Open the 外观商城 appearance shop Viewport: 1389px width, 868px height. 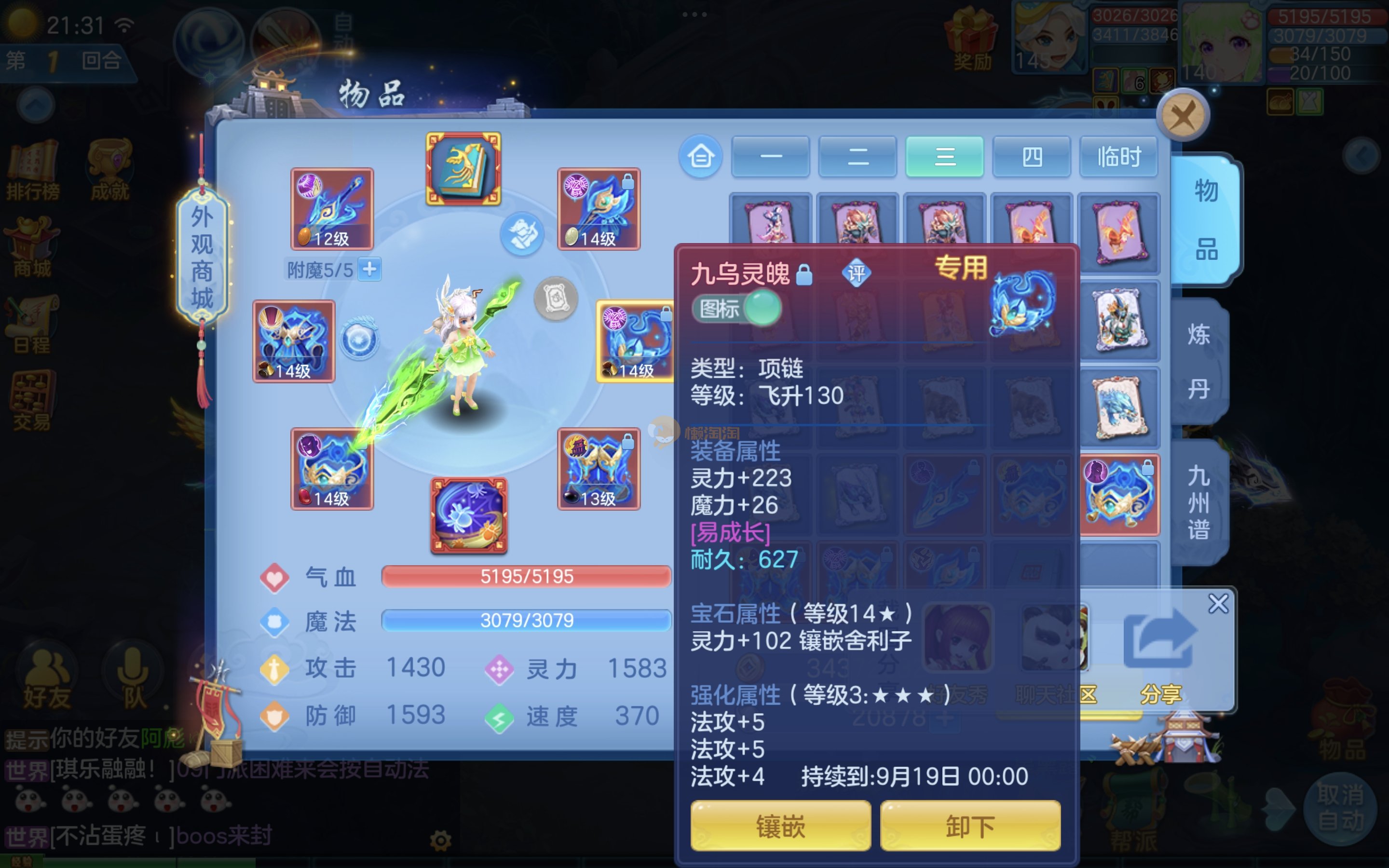[x=202, y=258]
